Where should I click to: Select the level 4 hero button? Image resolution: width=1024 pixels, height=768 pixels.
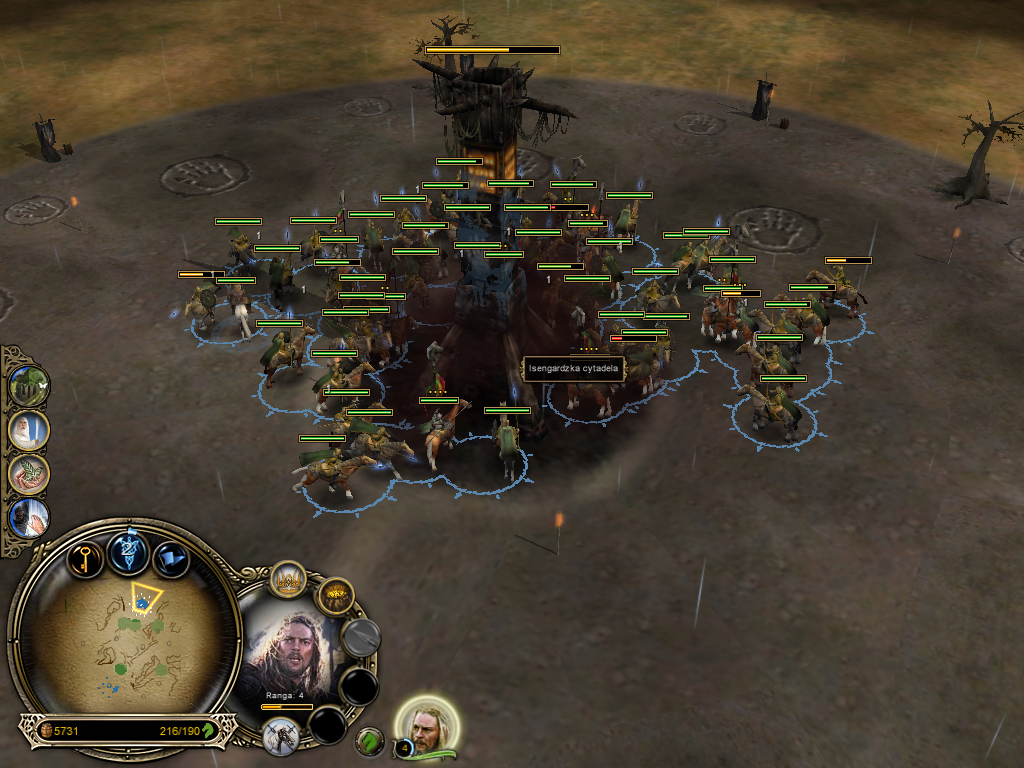click(x=429, y=726)
